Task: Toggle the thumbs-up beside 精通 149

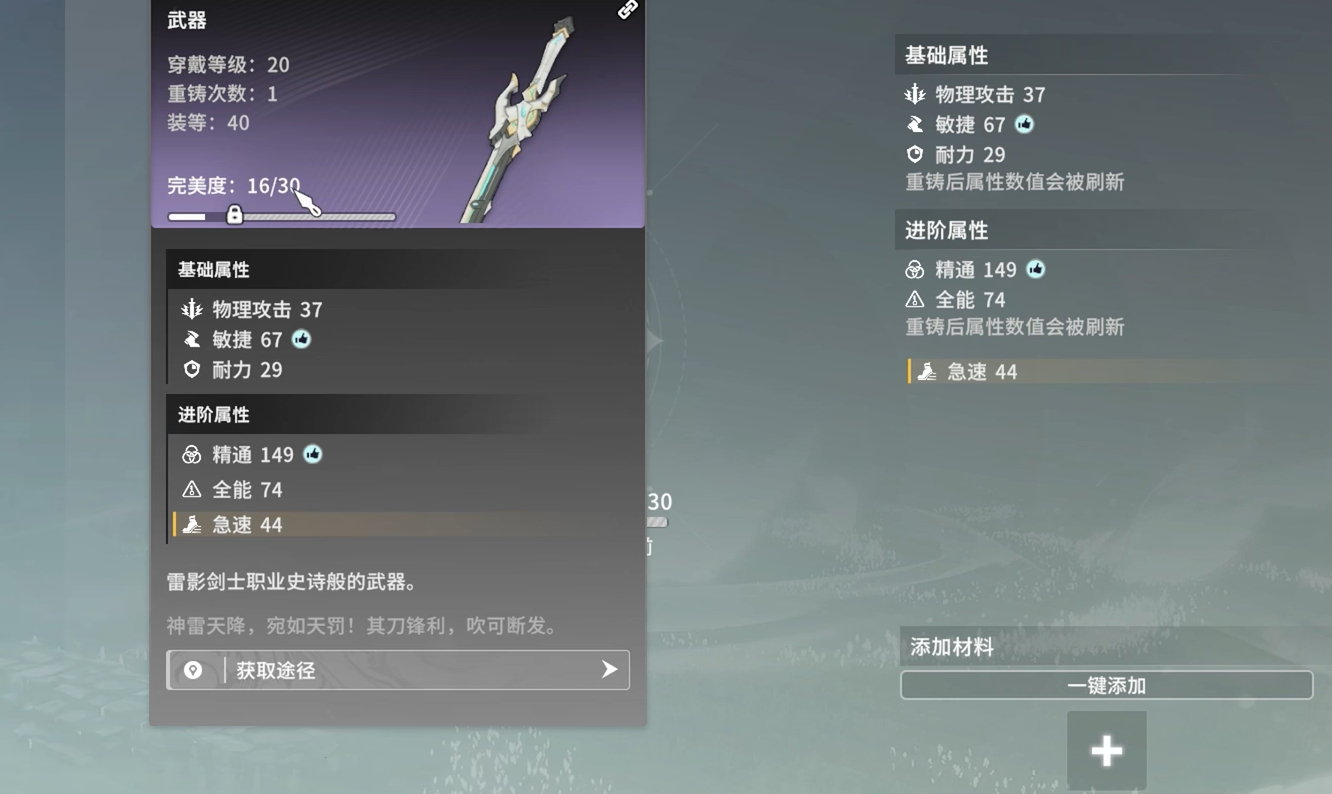Action: coord(312,455)
